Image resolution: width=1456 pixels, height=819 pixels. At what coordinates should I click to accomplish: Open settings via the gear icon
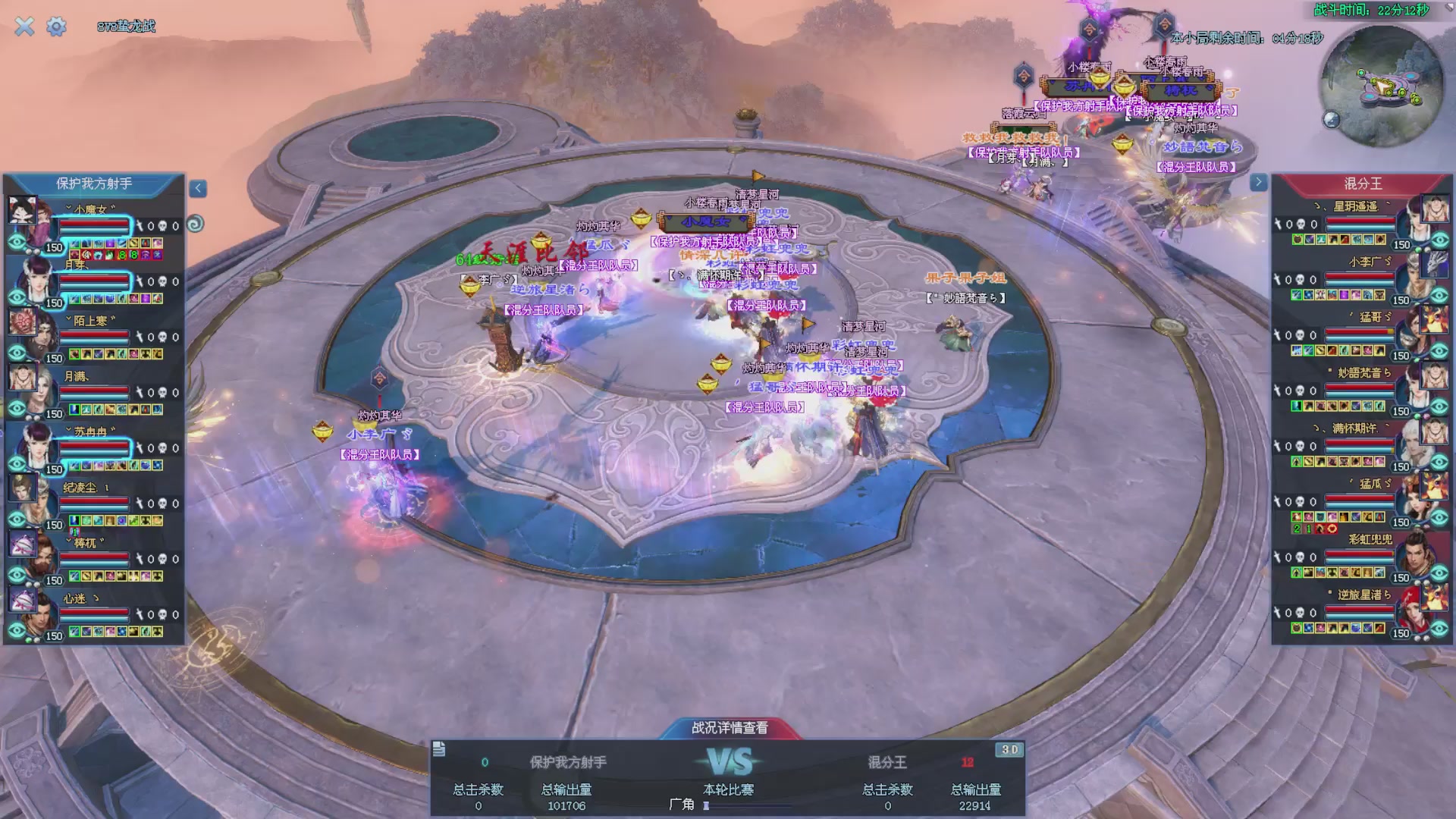[x=56, y=27]
